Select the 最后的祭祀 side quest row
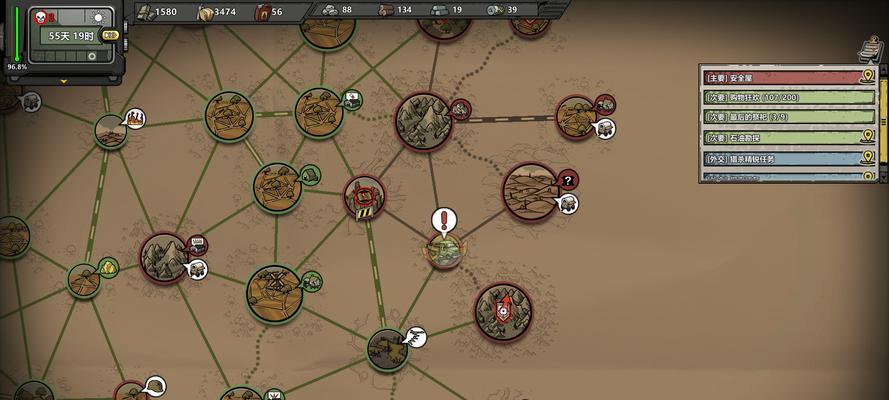889x400 pixels. tap(780, 117)
